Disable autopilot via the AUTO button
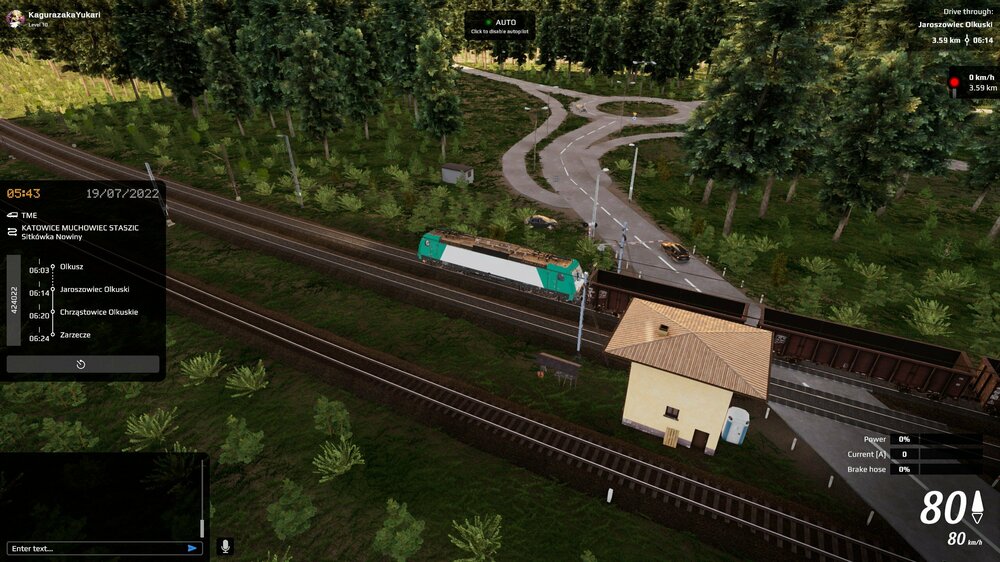 pyautogui.click(x=499, y=25)
